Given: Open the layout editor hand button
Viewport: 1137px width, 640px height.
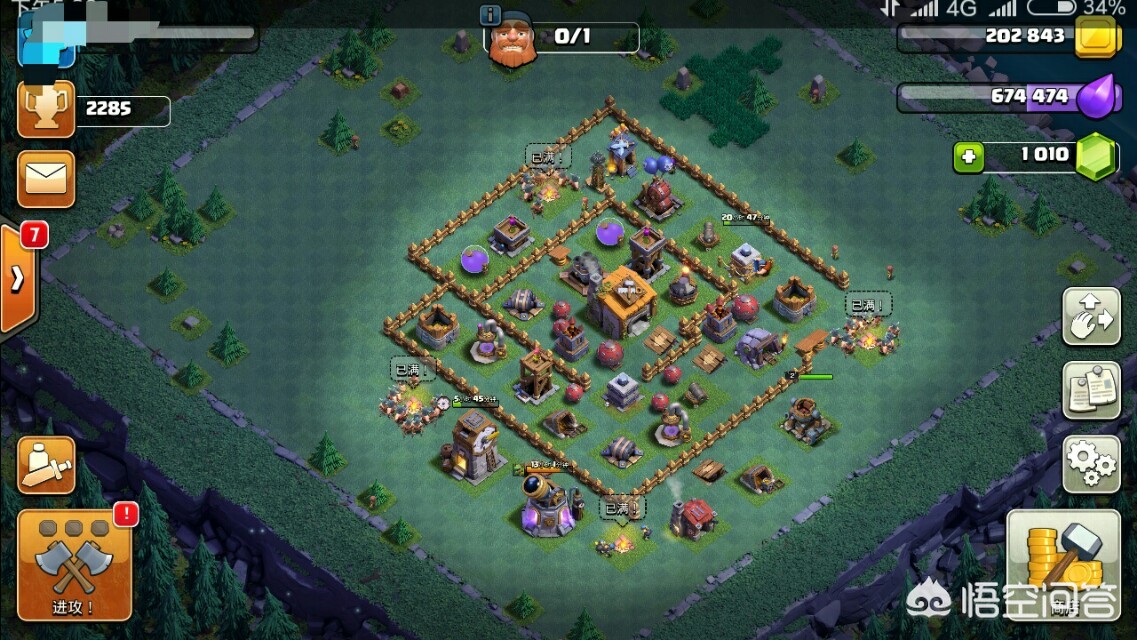Looking at the screenshot, I should tap(1090, 316).
